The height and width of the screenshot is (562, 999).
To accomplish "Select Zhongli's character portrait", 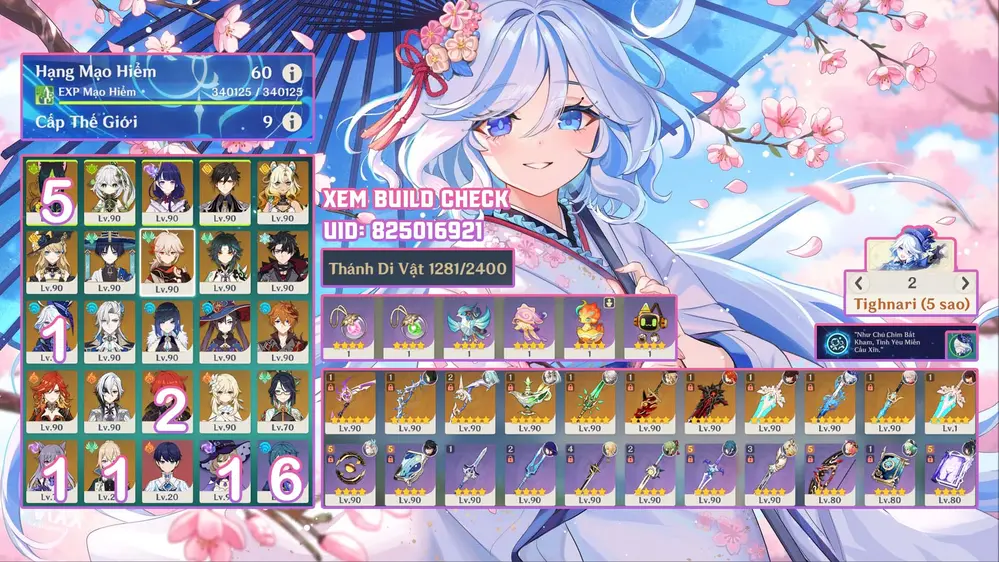I will [x=225, y=190].
